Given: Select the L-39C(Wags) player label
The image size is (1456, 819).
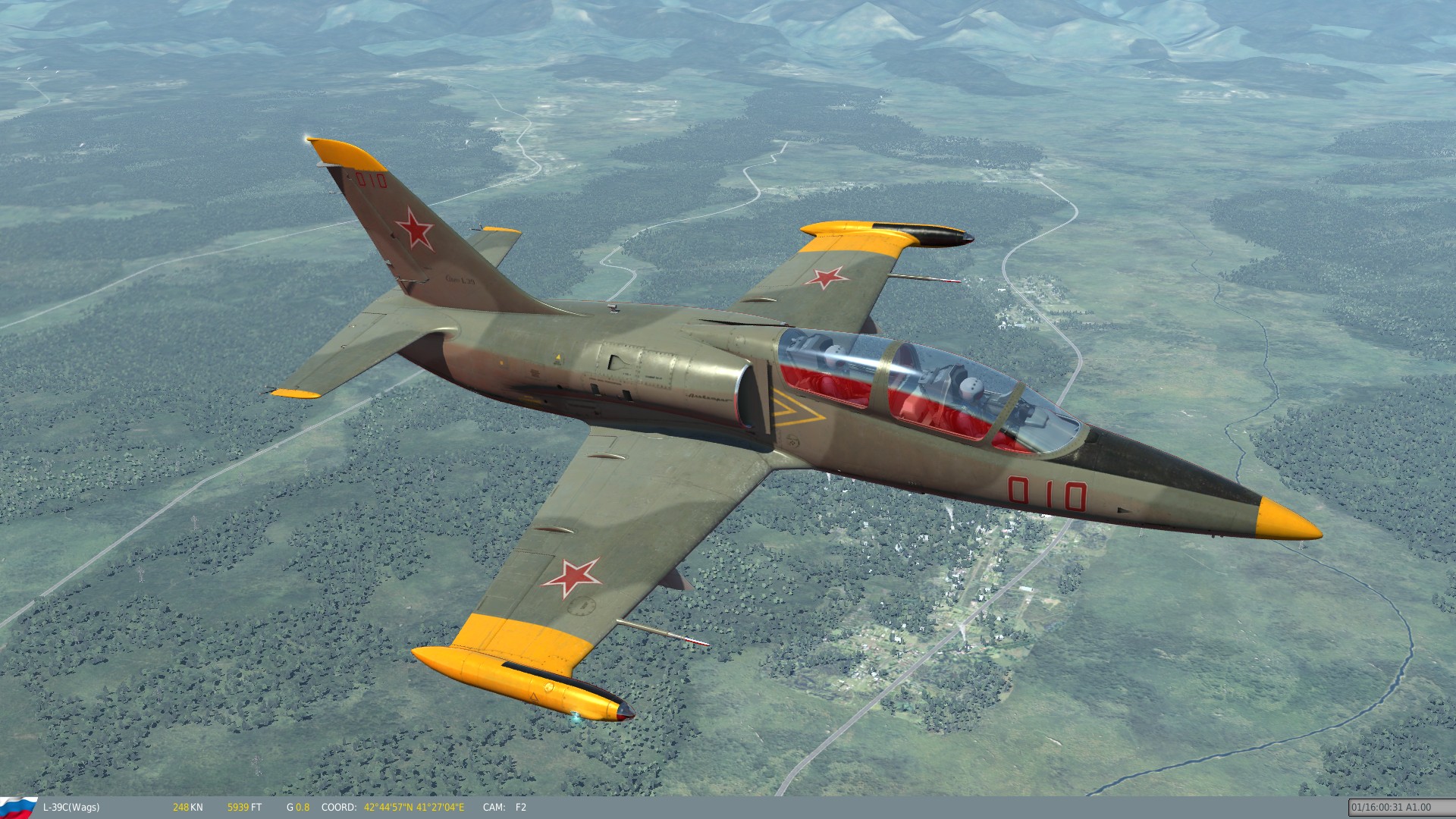Looking at the screenshot, I should (x=72, y=808).
